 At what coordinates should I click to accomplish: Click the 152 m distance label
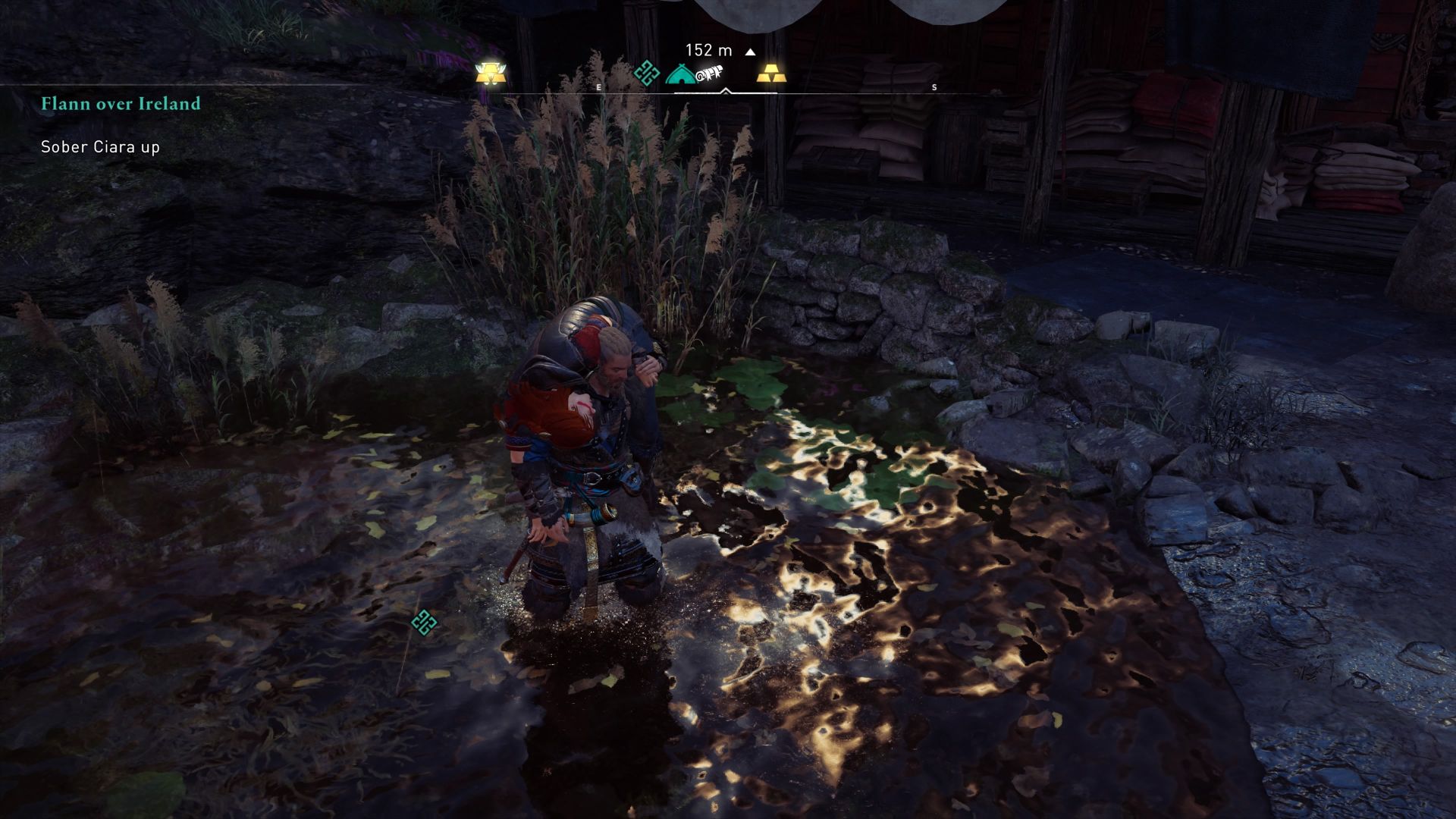coord(708,50)
